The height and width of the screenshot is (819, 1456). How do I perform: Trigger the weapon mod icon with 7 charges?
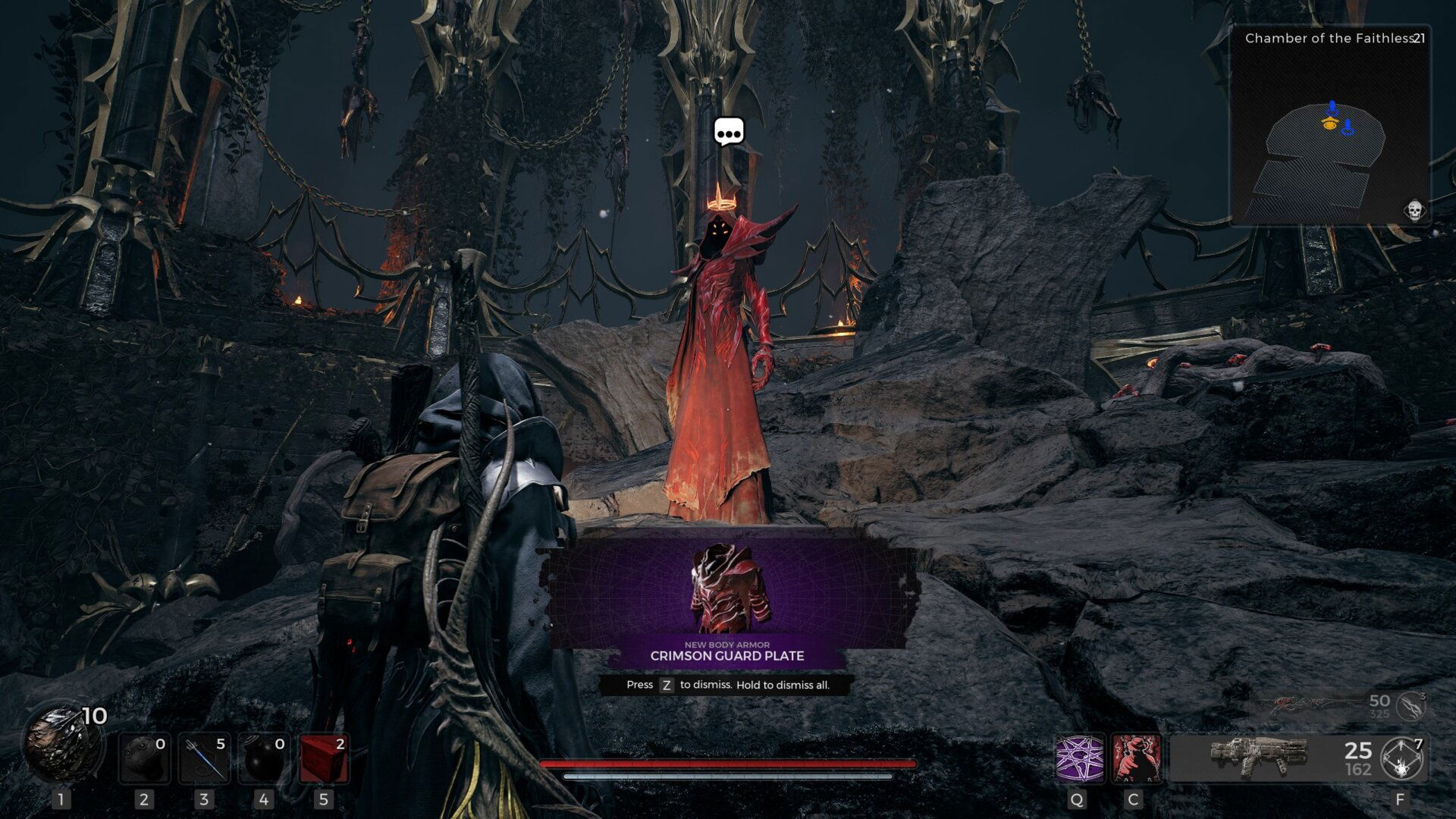pyautogui.click(x=1401, y=758)
